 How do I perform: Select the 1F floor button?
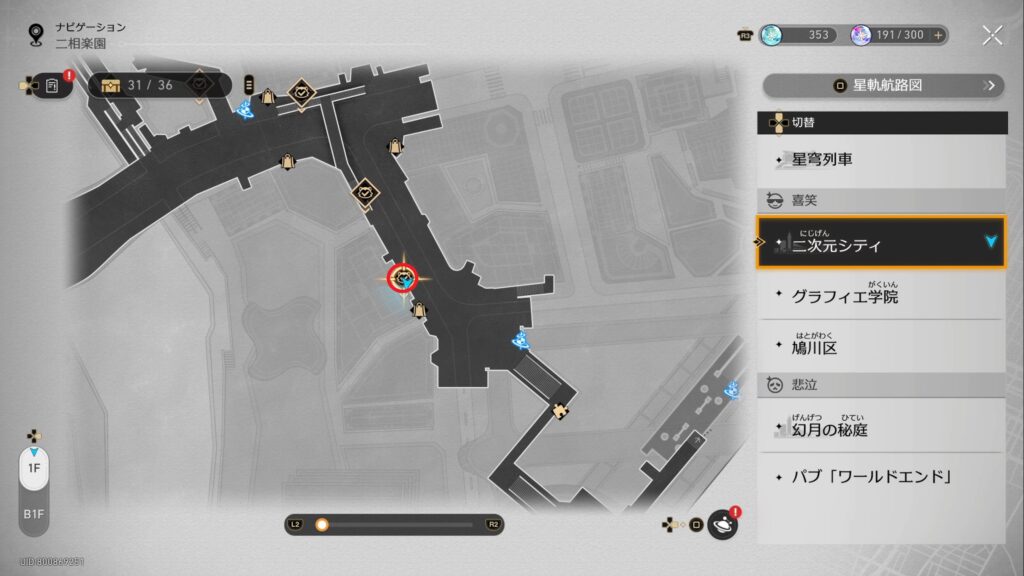point(34,468)
